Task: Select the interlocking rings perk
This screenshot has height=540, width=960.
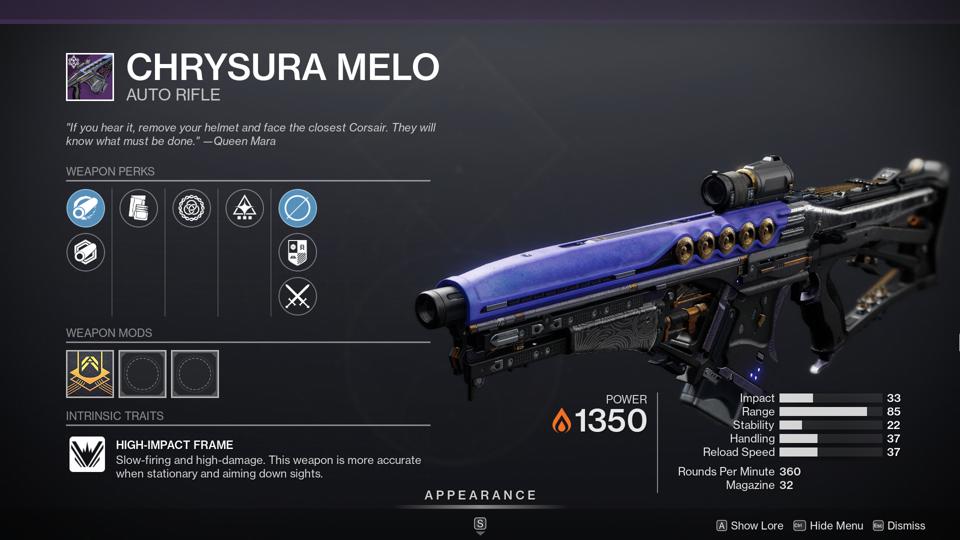Action: [x=192, y=209]
